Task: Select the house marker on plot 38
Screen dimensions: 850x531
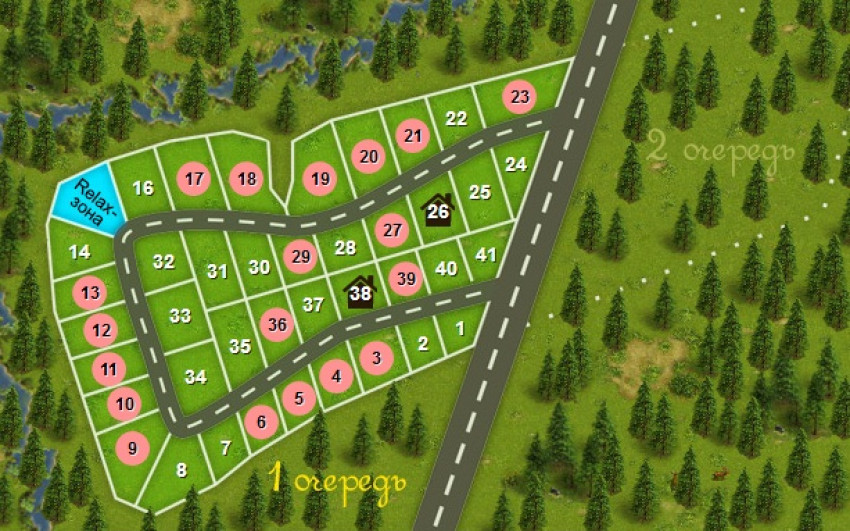Action: click(x=360, y=293)
